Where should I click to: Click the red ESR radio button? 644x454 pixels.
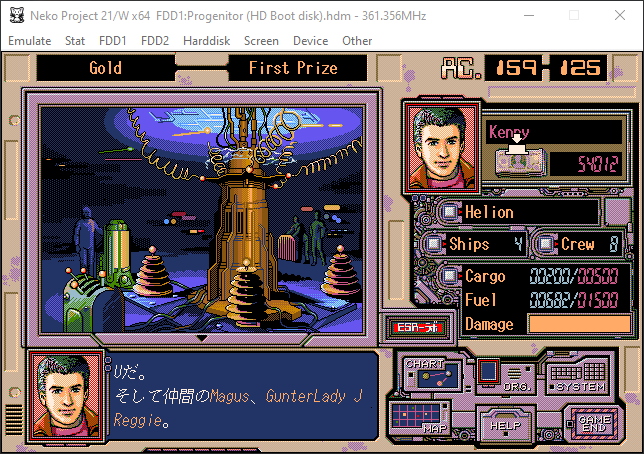point(413,327)
